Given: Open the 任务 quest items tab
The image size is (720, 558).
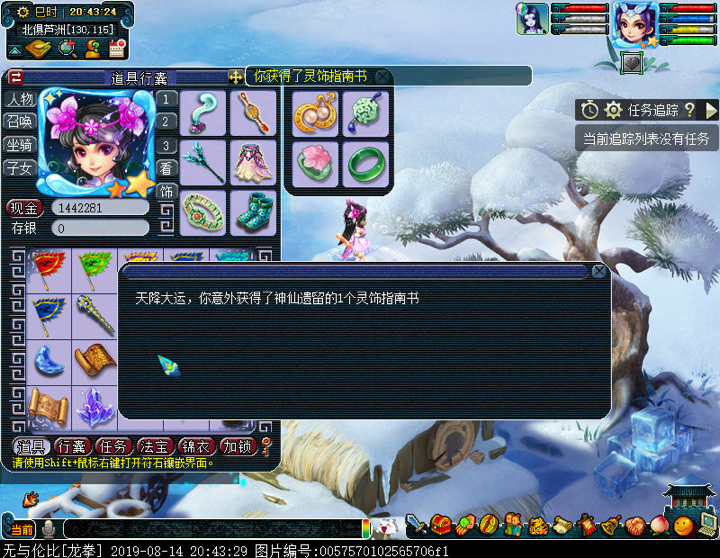Looking at the screenshot, I should click(x=116, y=447).
